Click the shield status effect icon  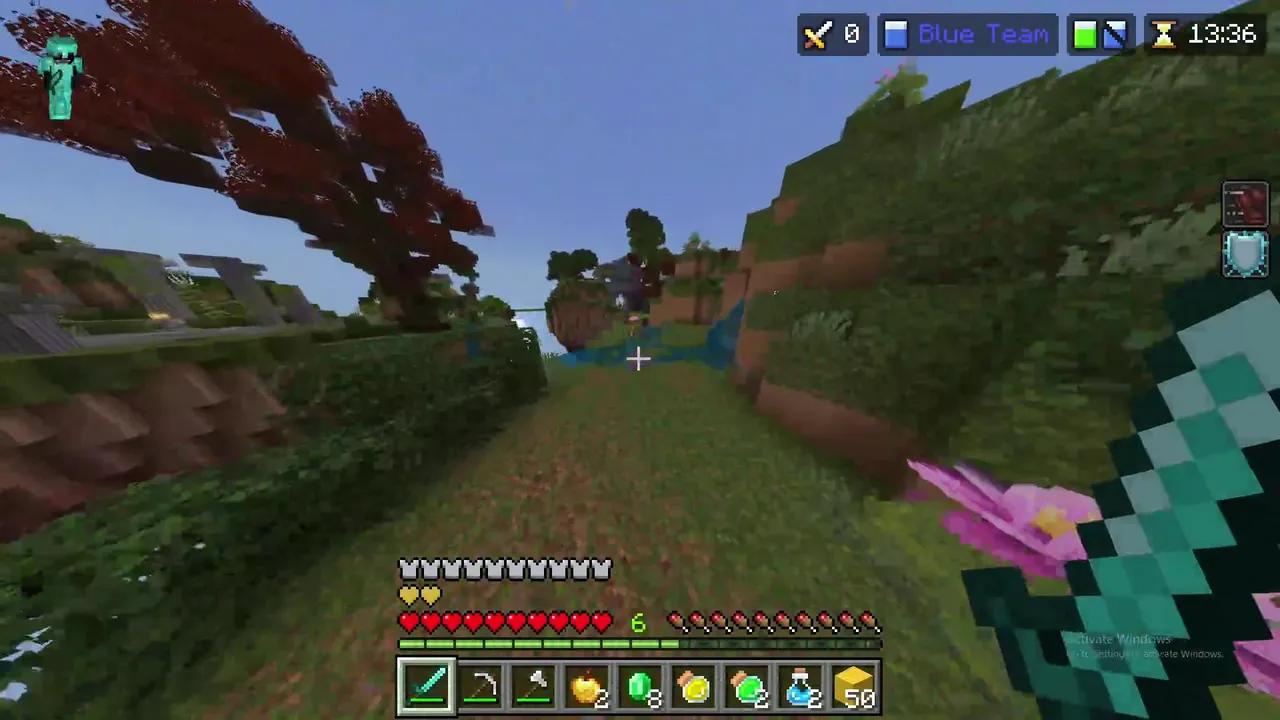coord(1245,255)
